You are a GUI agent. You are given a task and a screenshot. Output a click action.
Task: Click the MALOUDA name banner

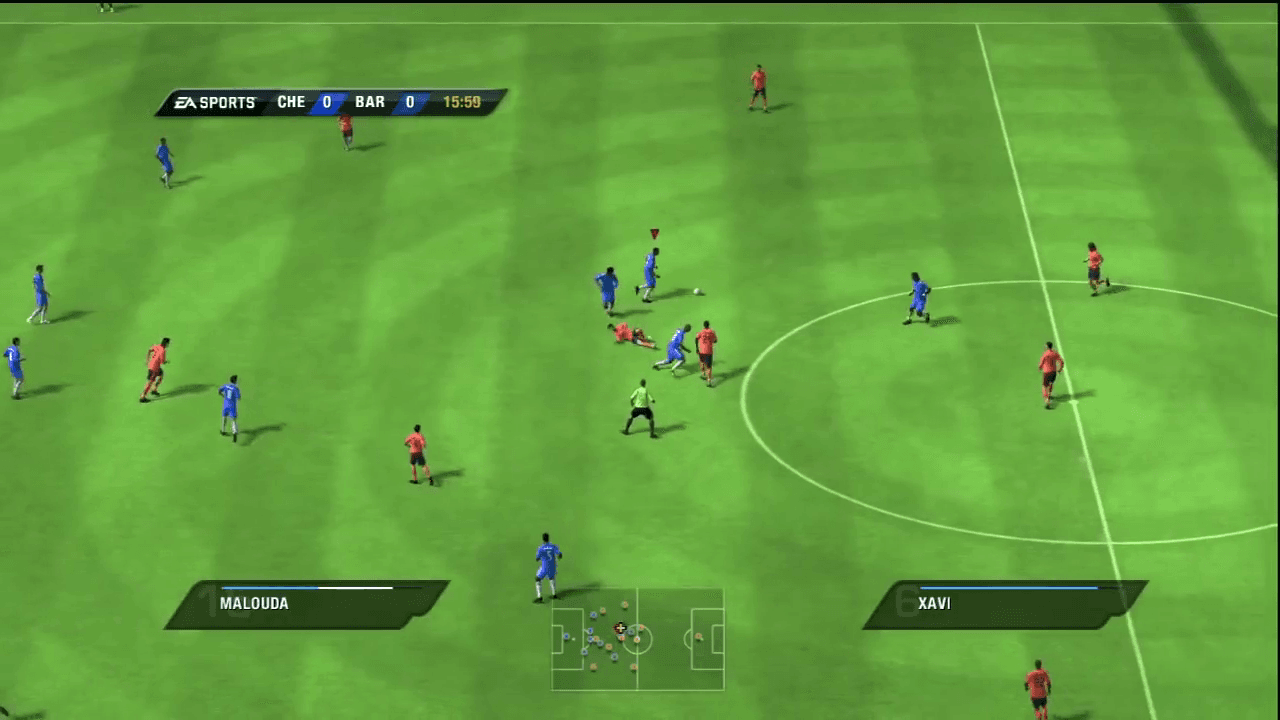click(253, 603)
